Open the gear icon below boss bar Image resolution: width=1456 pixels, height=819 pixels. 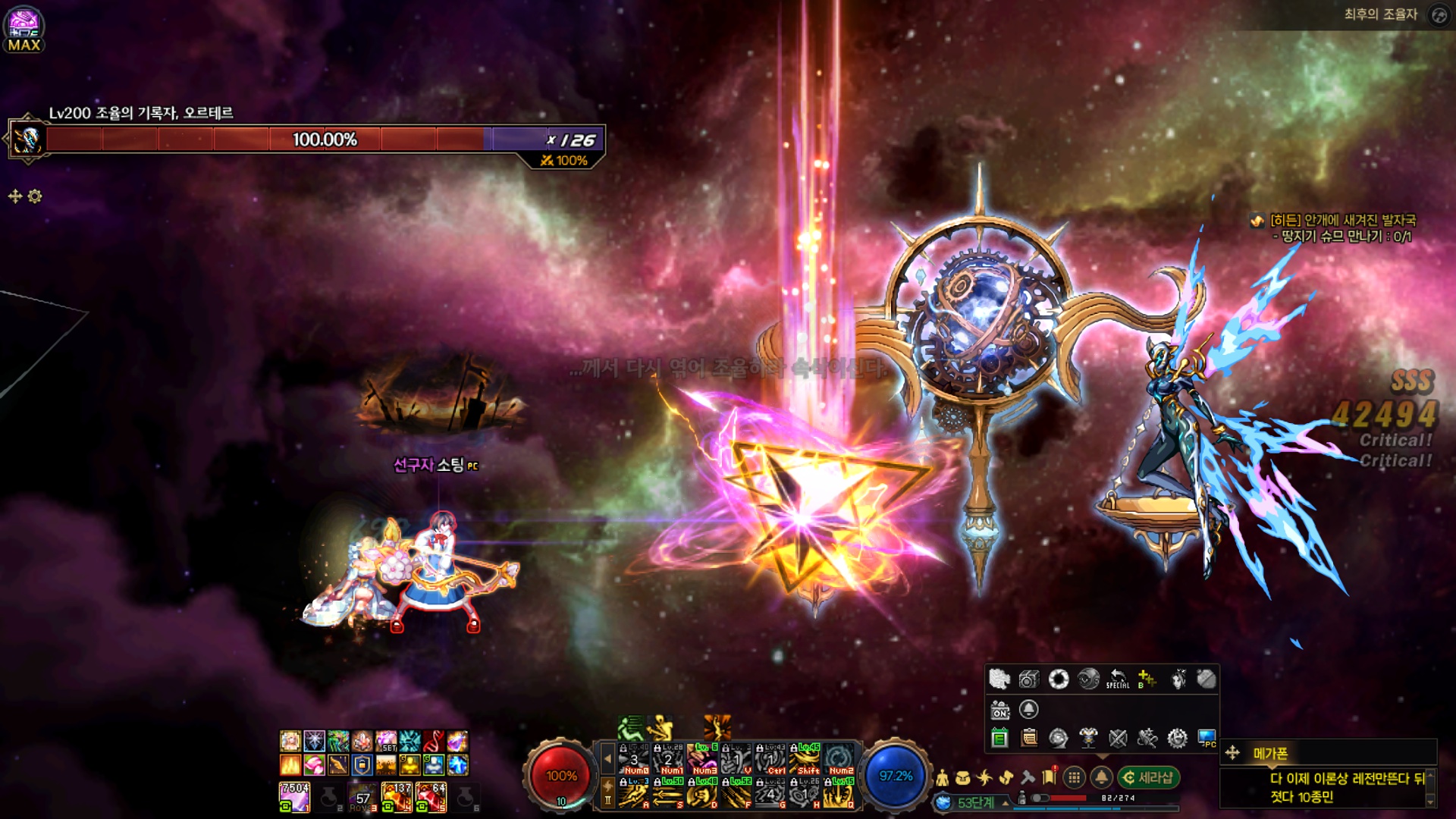(x=35, y=196)
